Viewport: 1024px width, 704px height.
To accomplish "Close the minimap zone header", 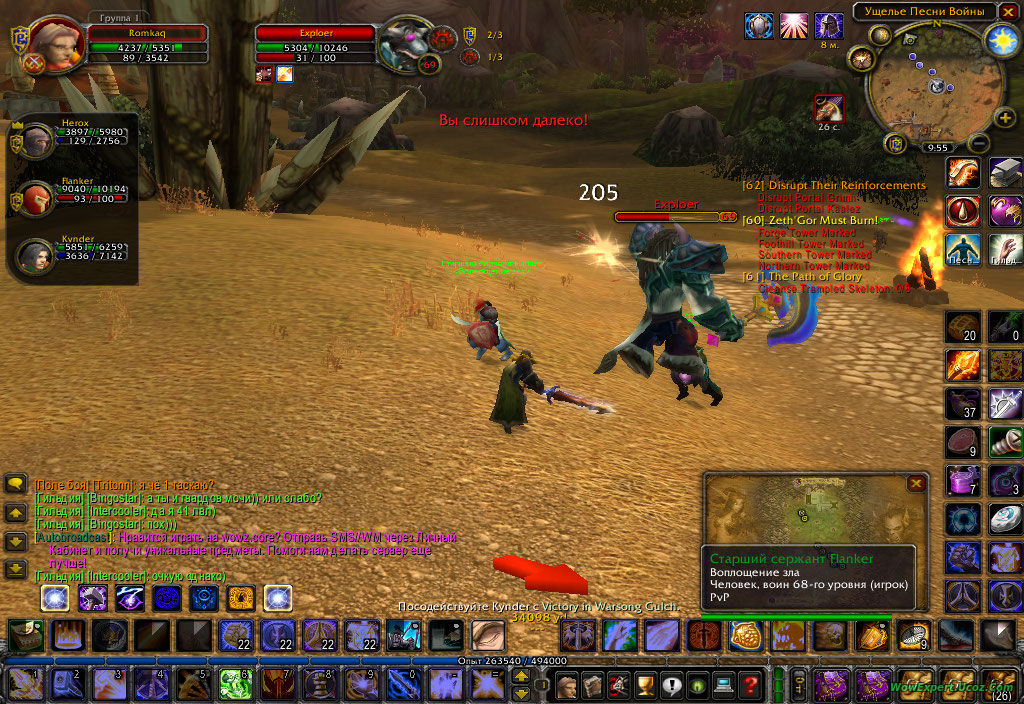I will pos(1006,12).
